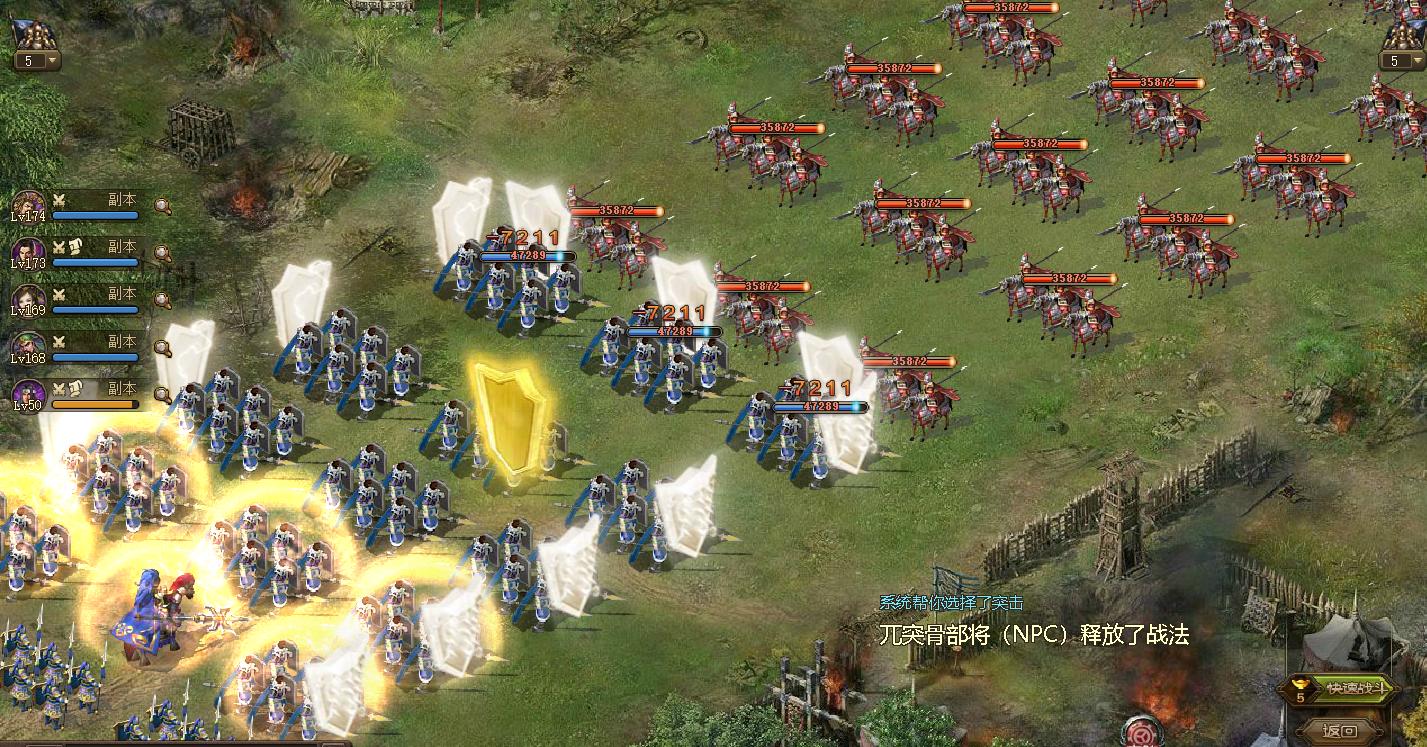Open the blue army count dropdown arrow

(52, 61)
